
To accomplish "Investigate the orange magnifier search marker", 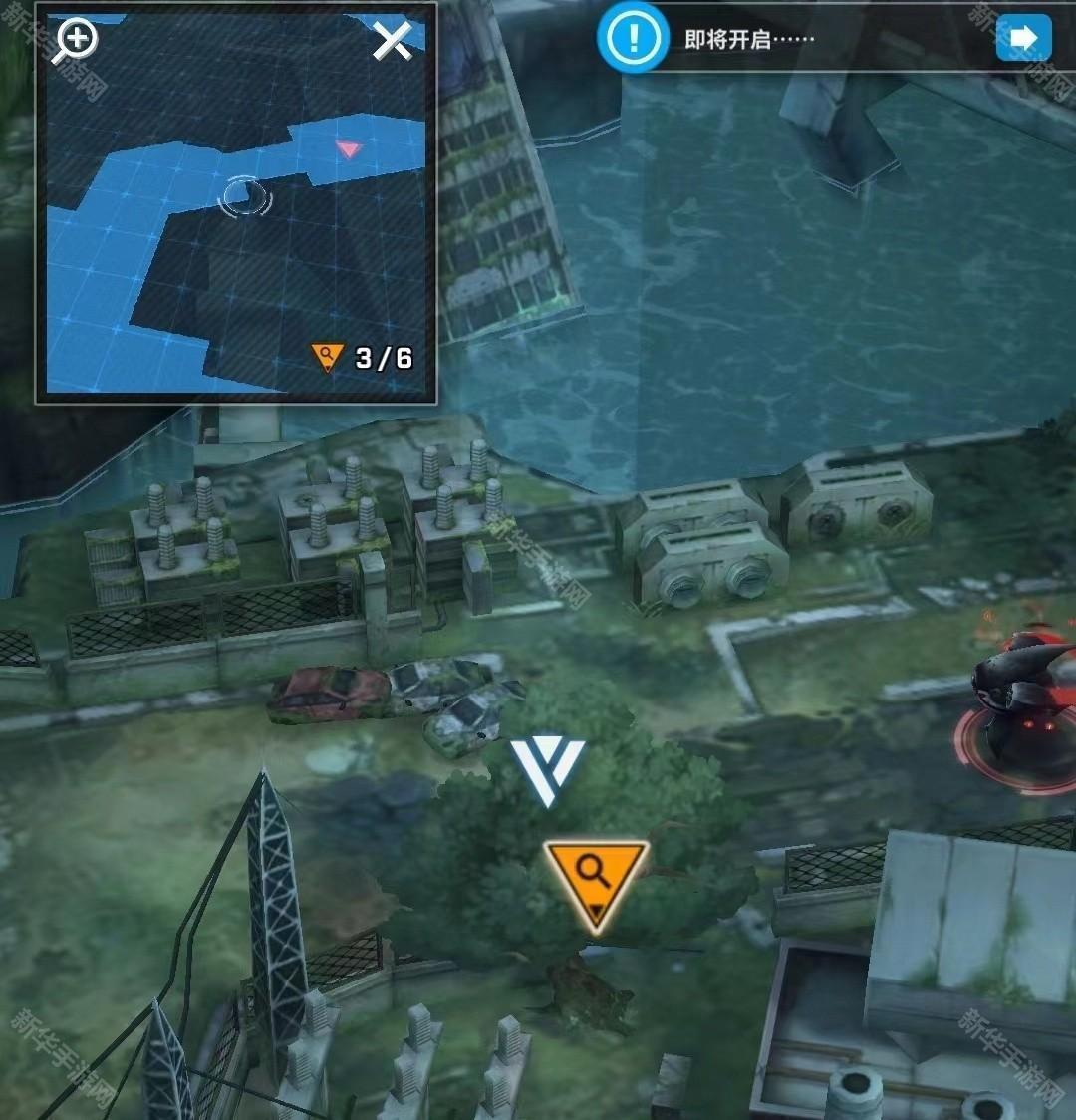I will click(596, 880).
